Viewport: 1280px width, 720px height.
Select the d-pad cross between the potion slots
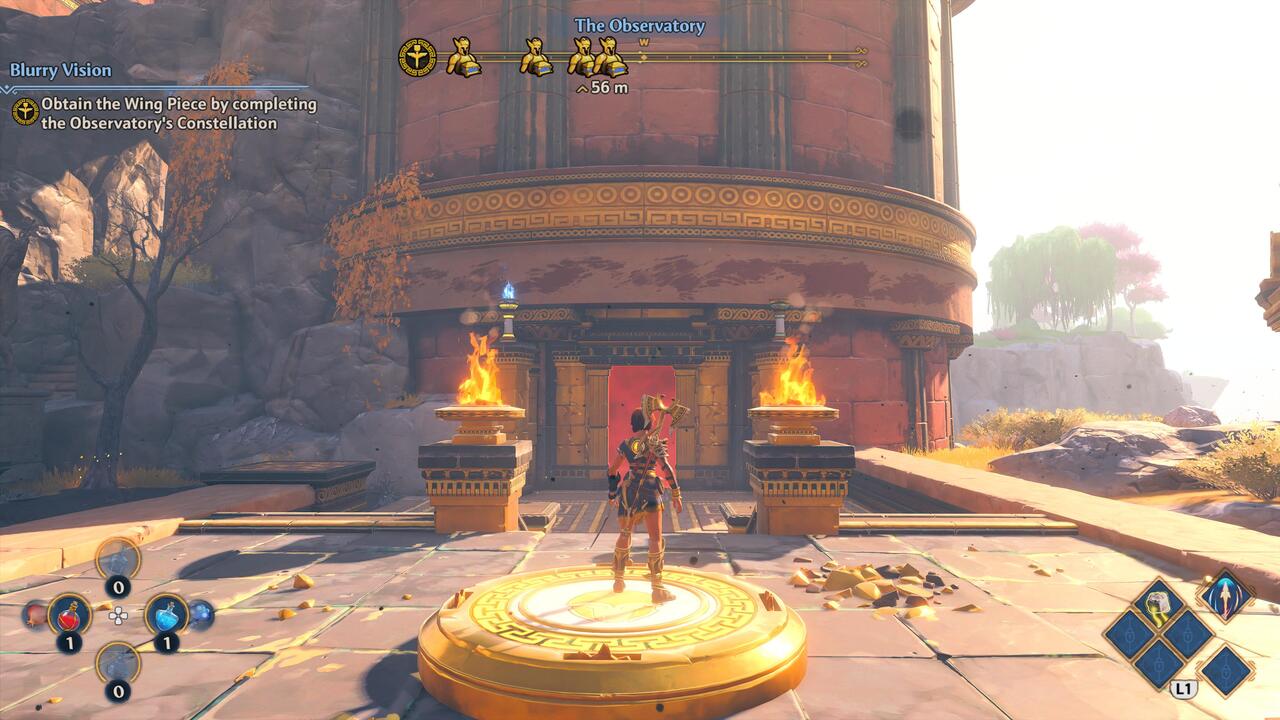(x=117, y=617)
